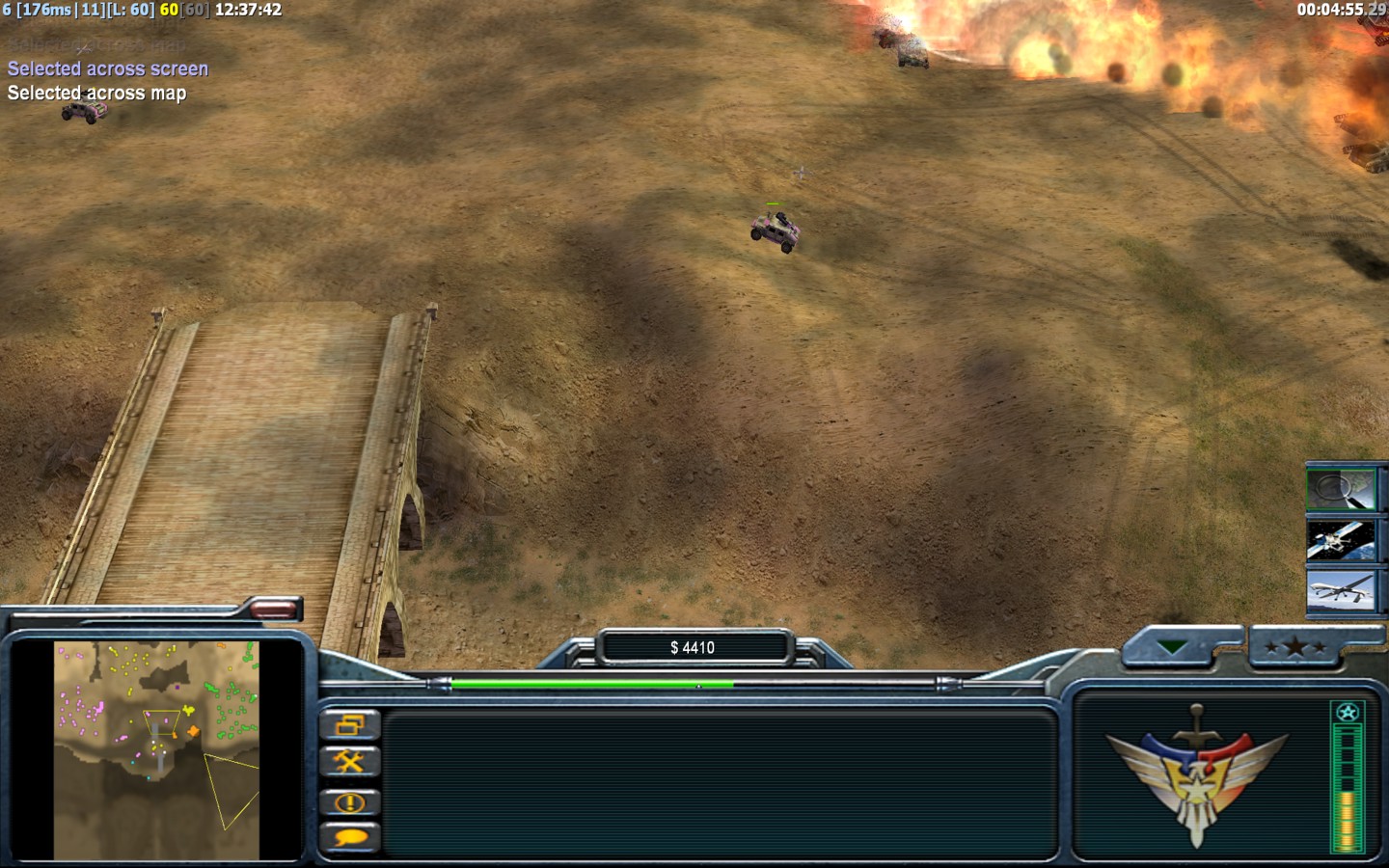Click the red button above the minimap
This screenshot has width=1389, height=868.
pos(273,609)
